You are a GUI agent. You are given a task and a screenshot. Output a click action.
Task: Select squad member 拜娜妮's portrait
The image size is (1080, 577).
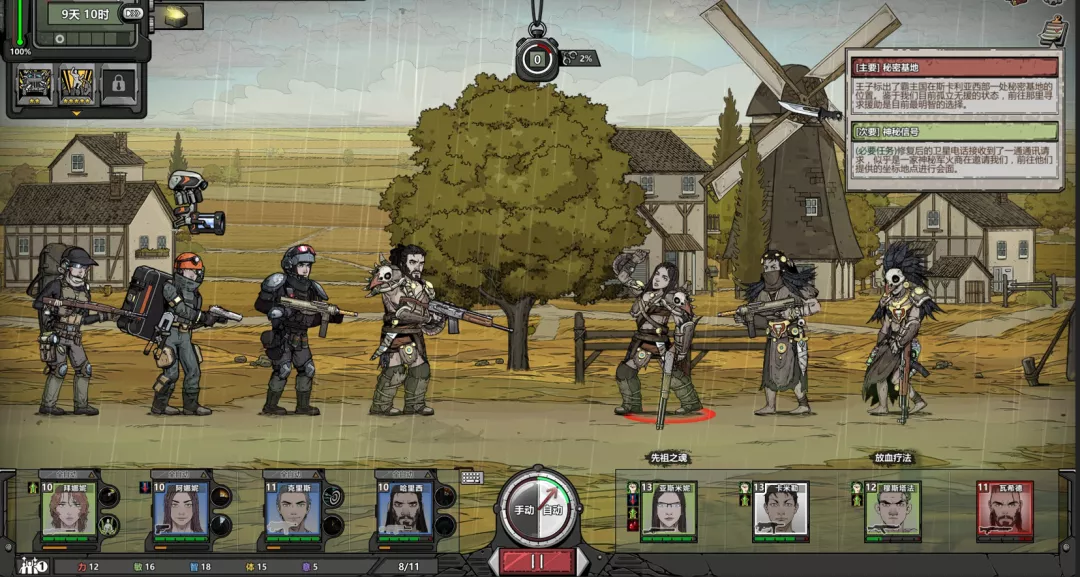pos(69,511)
